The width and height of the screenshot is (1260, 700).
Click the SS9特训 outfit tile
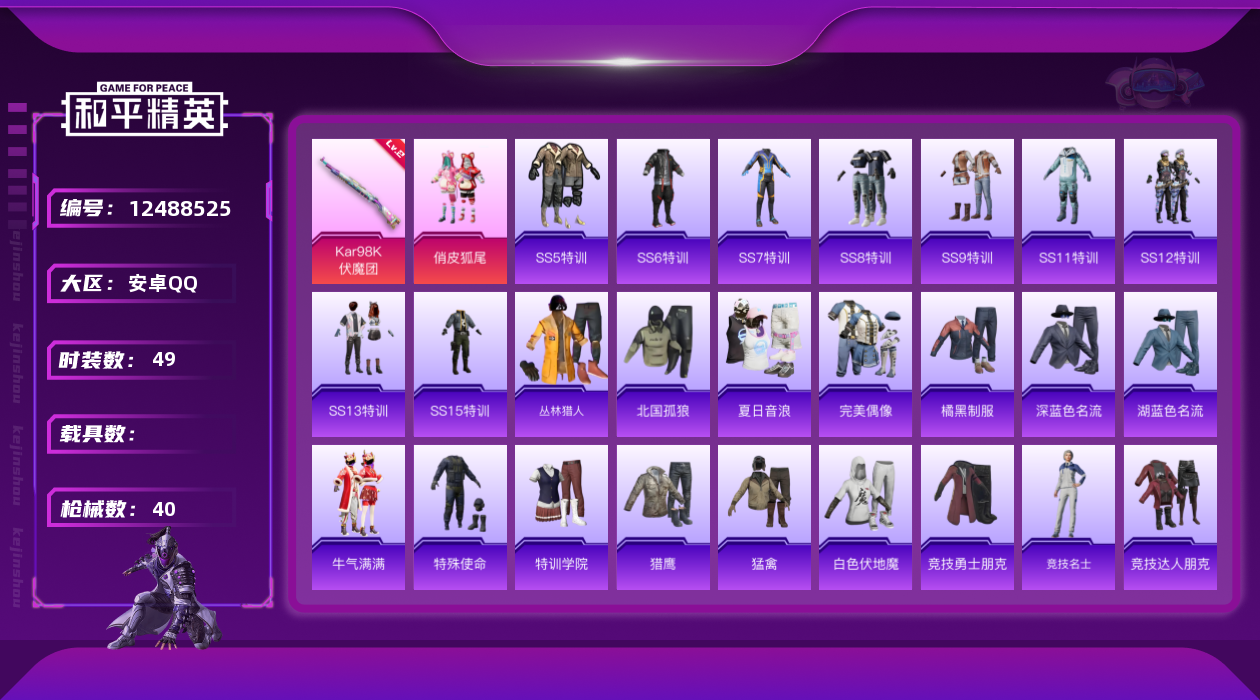pyautogui.click(x=967, y=211)
